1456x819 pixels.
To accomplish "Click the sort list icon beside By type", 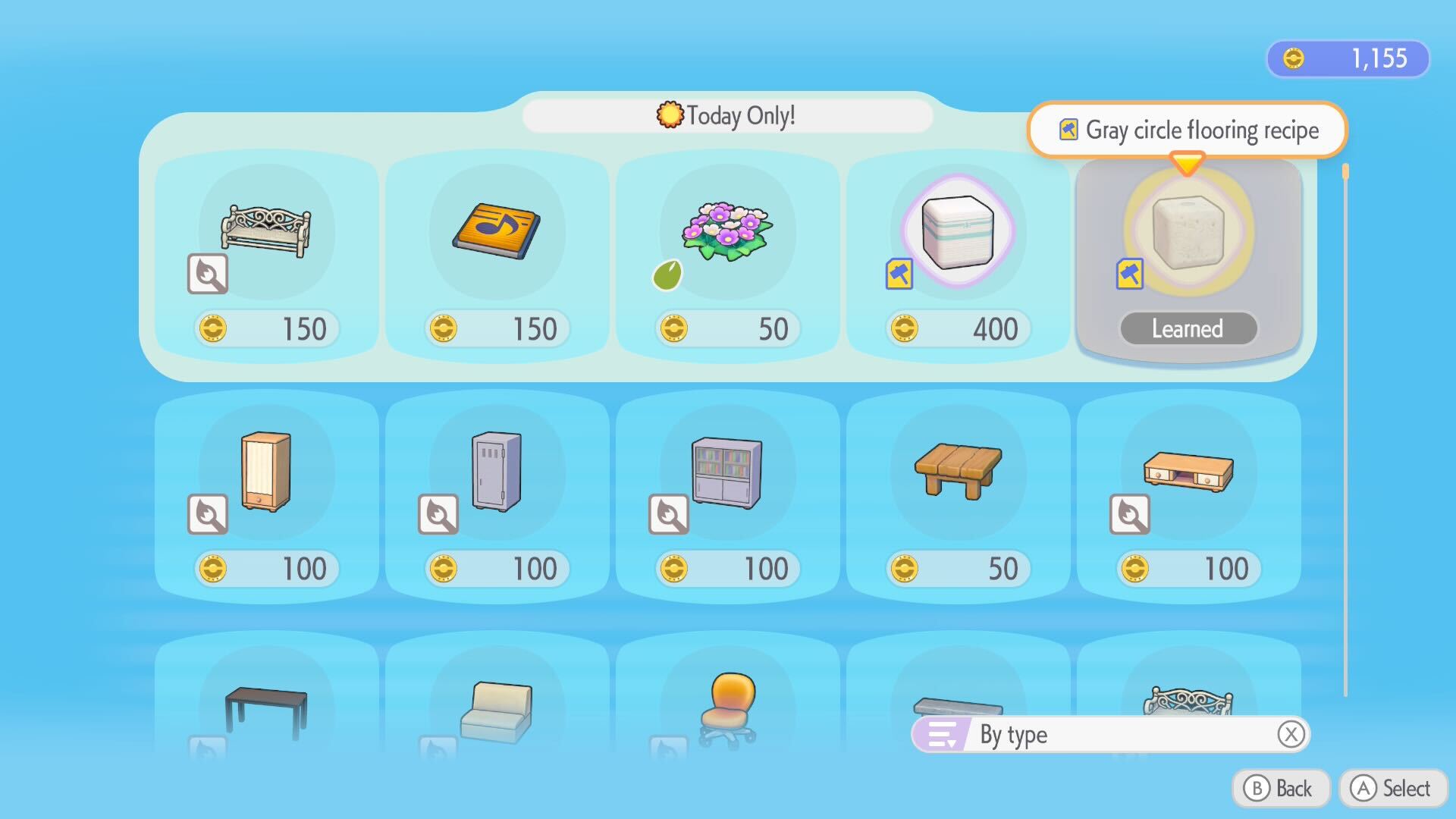I will pyautogui.click(x=943, y=733).
